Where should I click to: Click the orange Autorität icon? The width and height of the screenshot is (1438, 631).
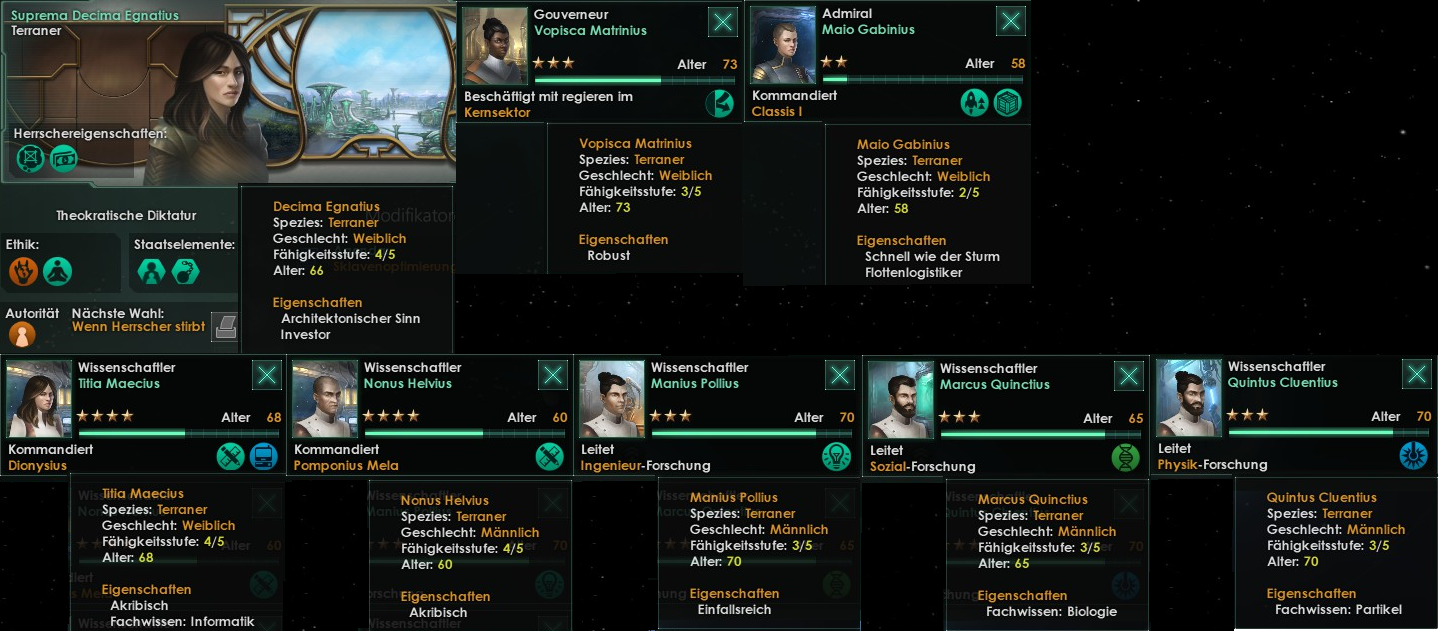pos(22,334)
